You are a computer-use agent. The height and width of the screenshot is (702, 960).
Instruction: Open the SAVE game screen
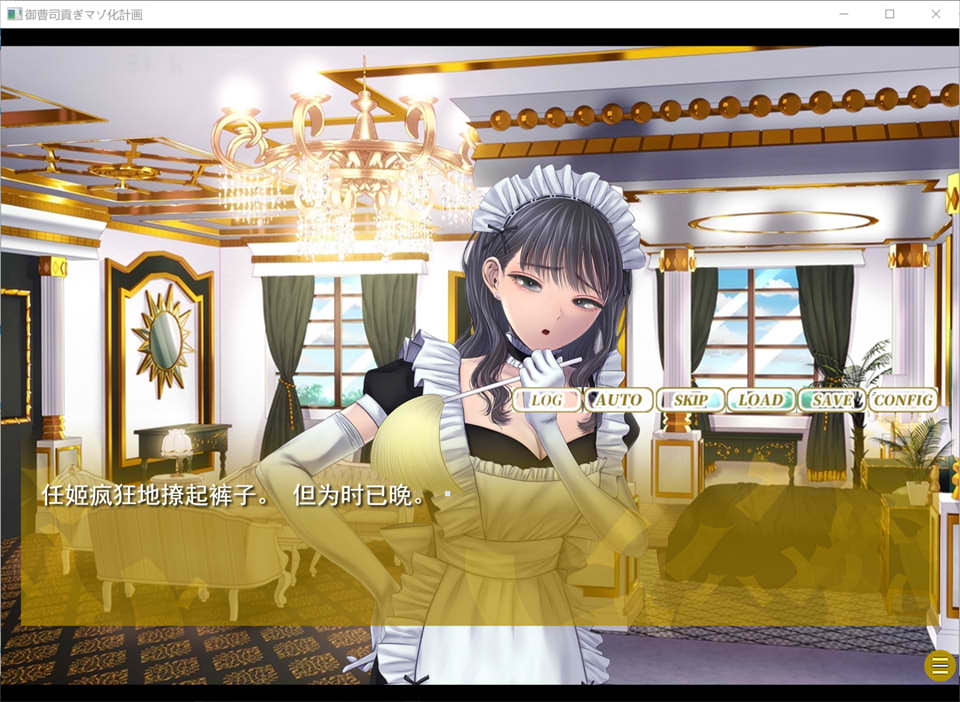pos(832,400)
